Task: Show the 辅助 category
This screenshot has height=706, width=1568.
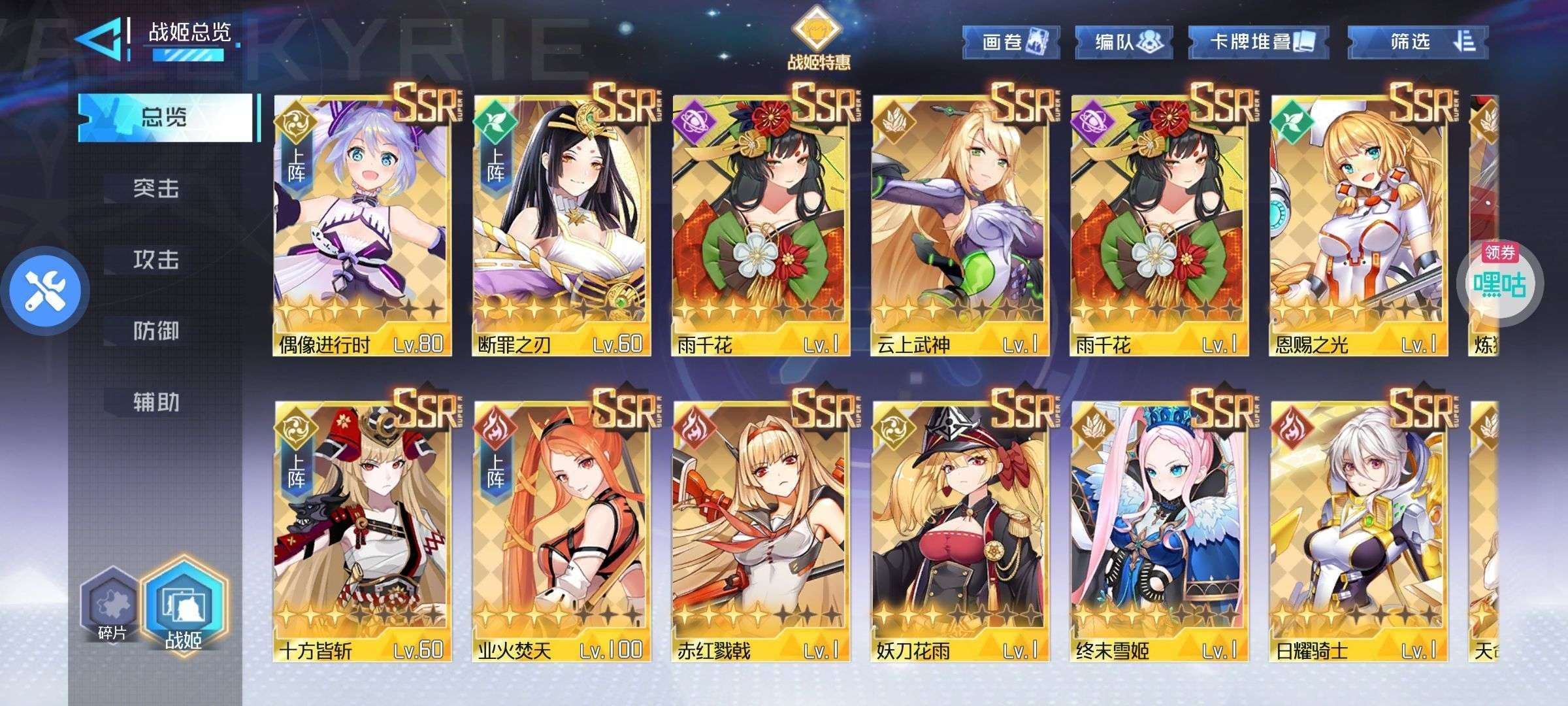Action: click(155, 402)
